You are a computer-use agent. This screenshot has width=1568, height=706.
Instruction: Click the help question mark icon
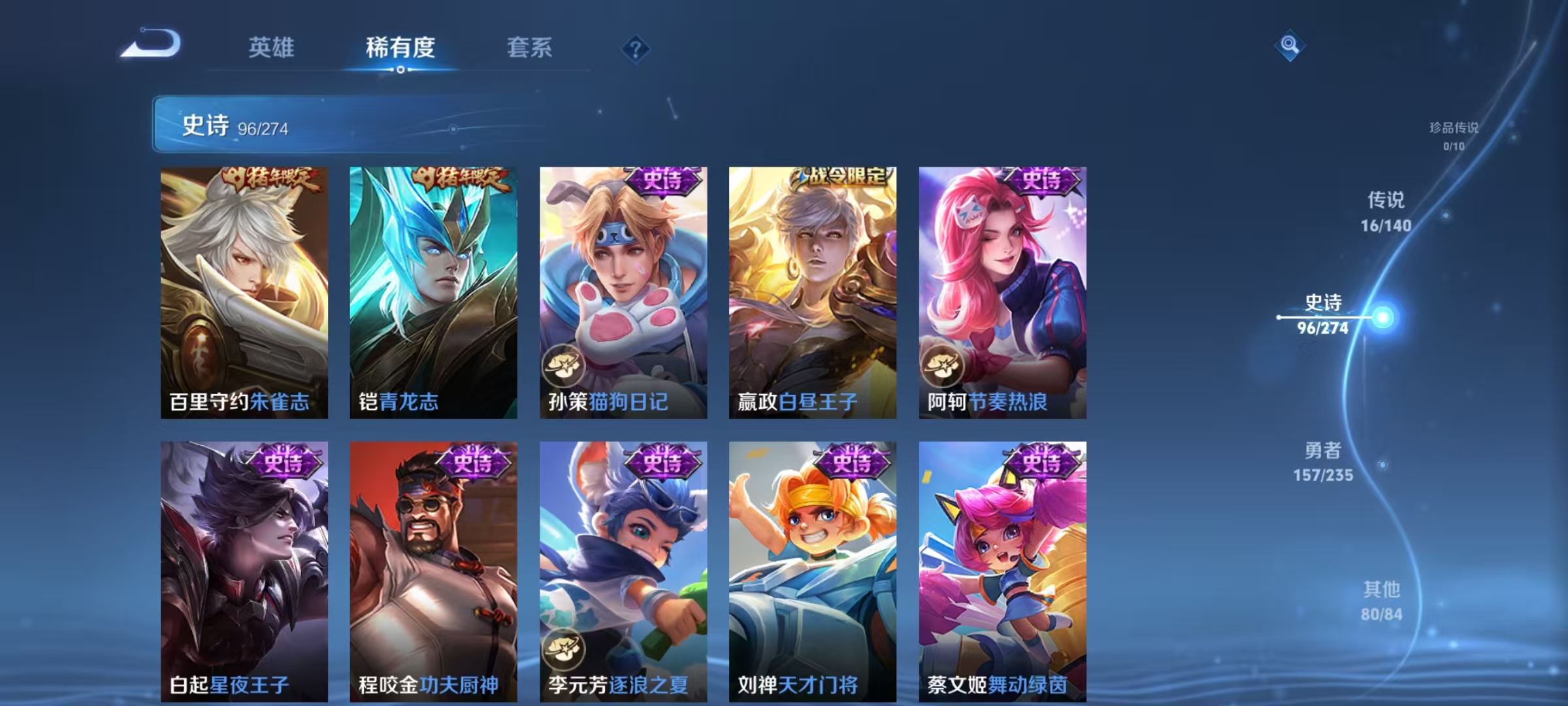637,49
